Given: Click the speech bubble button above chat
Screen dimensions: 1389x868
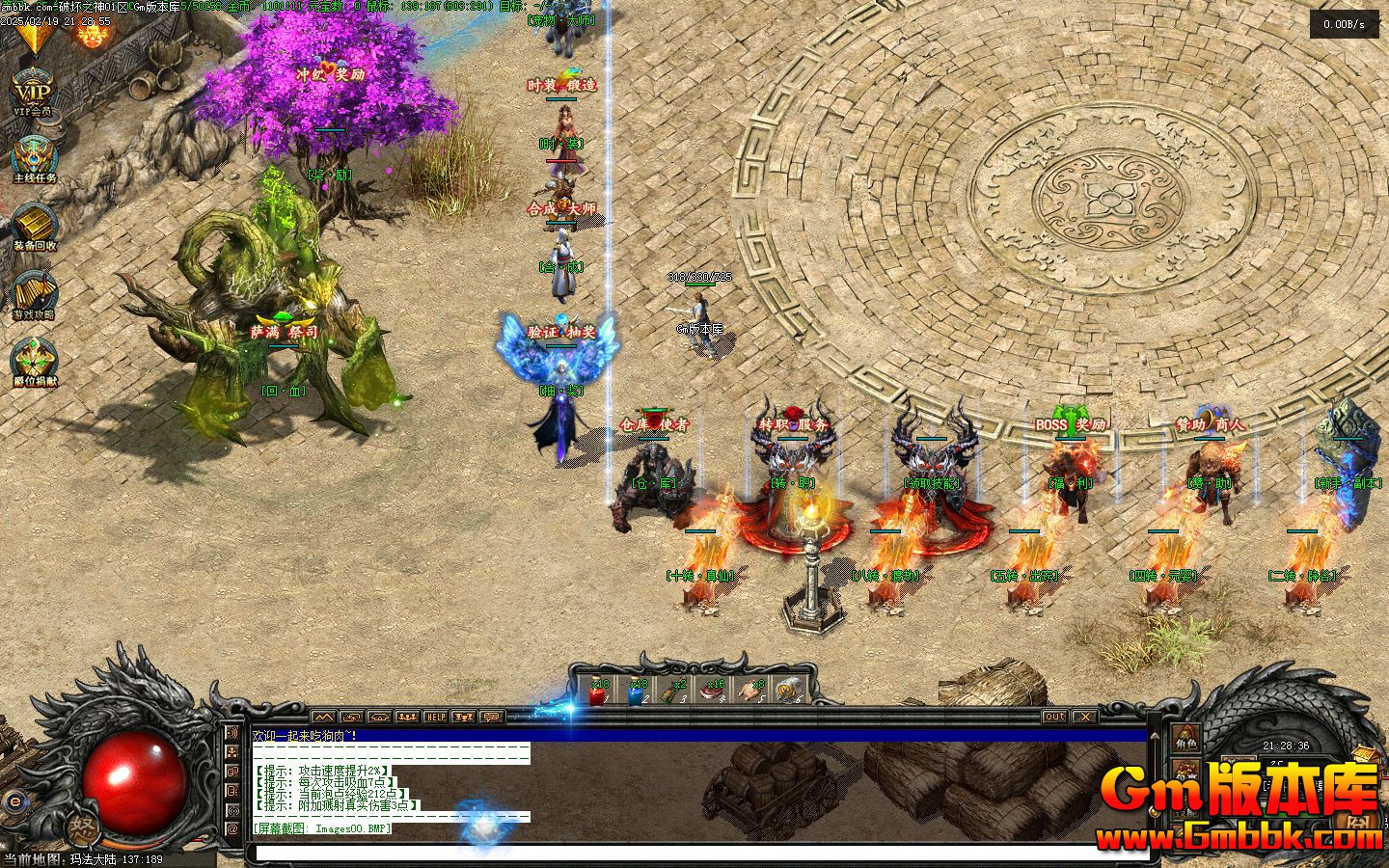Looking at the screenshot, I should [493, 718].
